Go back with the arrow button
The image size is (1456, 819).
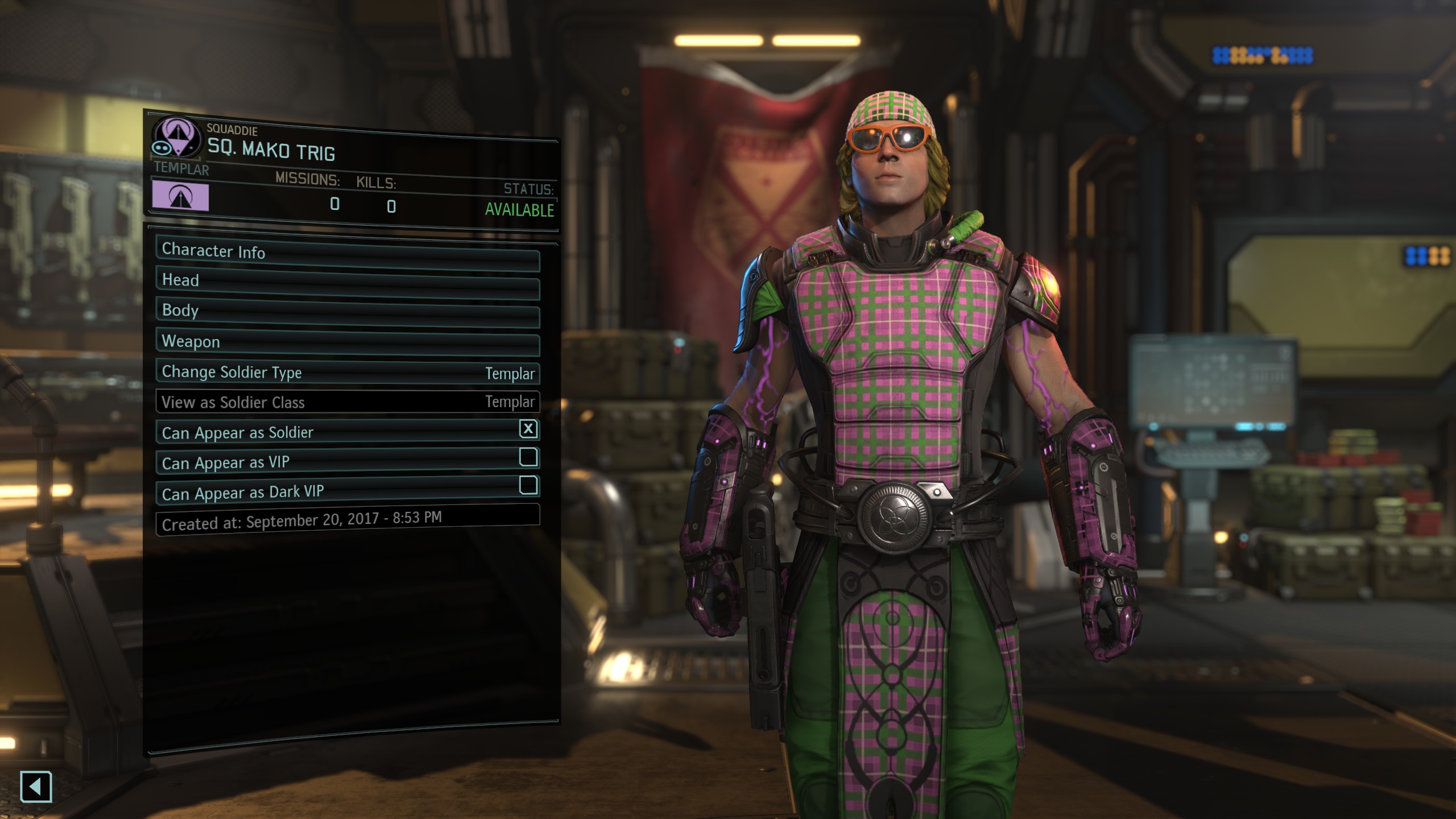pos(36,787)
